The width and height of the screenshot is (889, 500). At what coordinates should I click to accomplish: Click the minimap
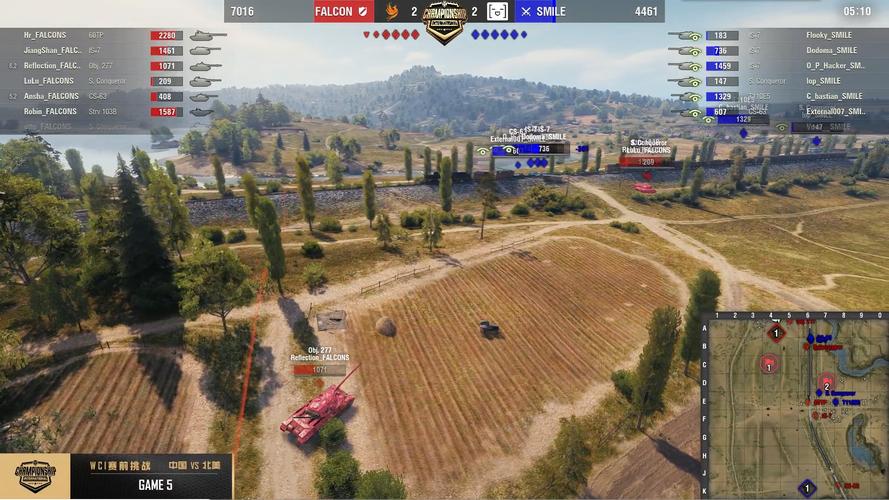coord(794,406)
